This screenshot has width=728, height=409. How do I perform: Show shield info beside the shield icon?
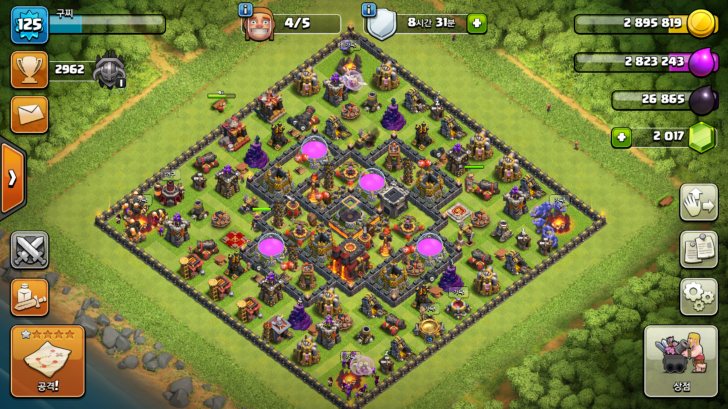[370, 9]
